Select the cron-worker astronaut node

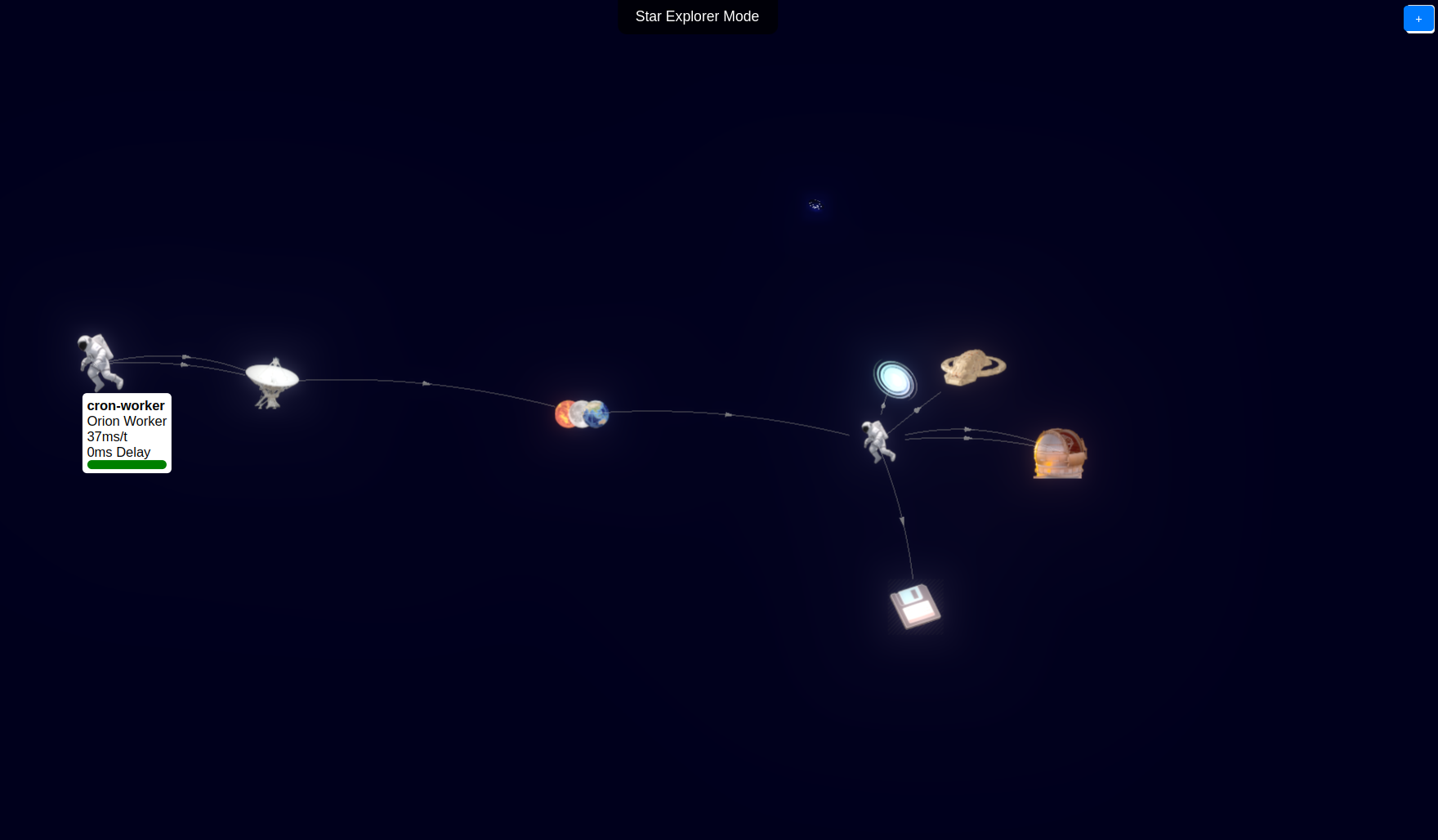tap(100, 361)
